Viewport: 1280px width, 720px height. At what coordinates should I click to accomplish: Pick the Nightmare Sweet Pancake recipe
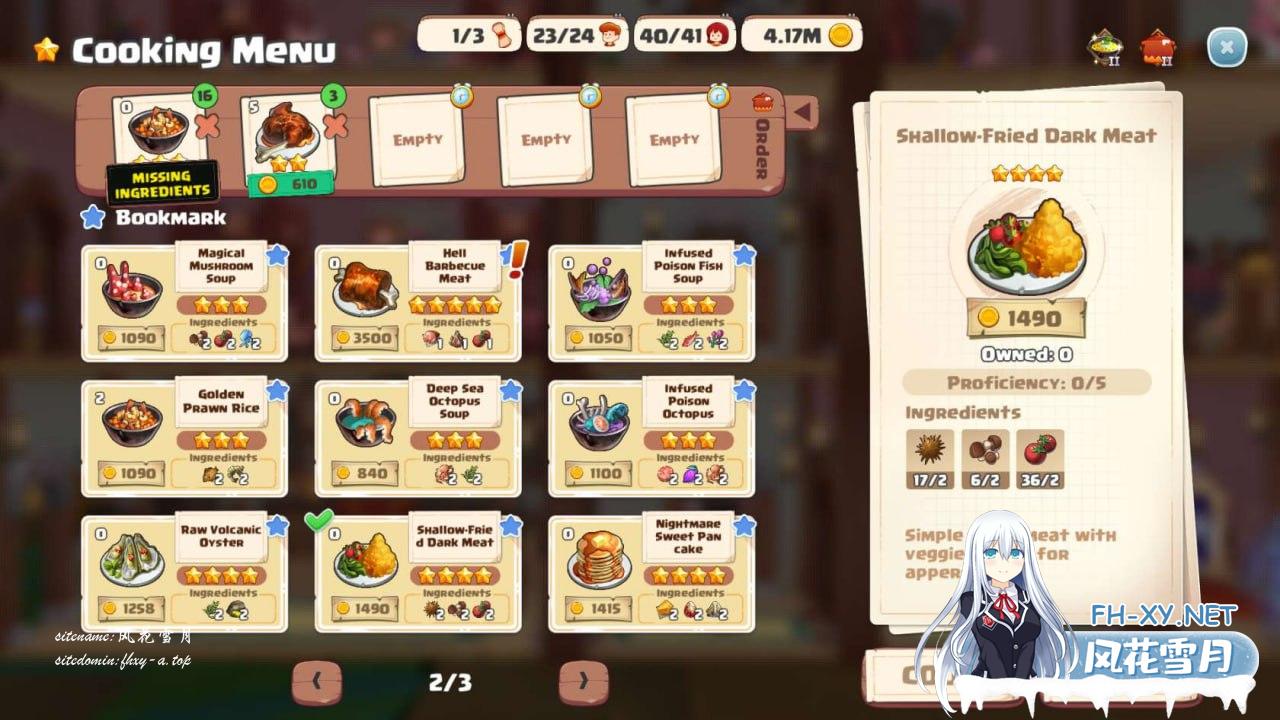652,573
